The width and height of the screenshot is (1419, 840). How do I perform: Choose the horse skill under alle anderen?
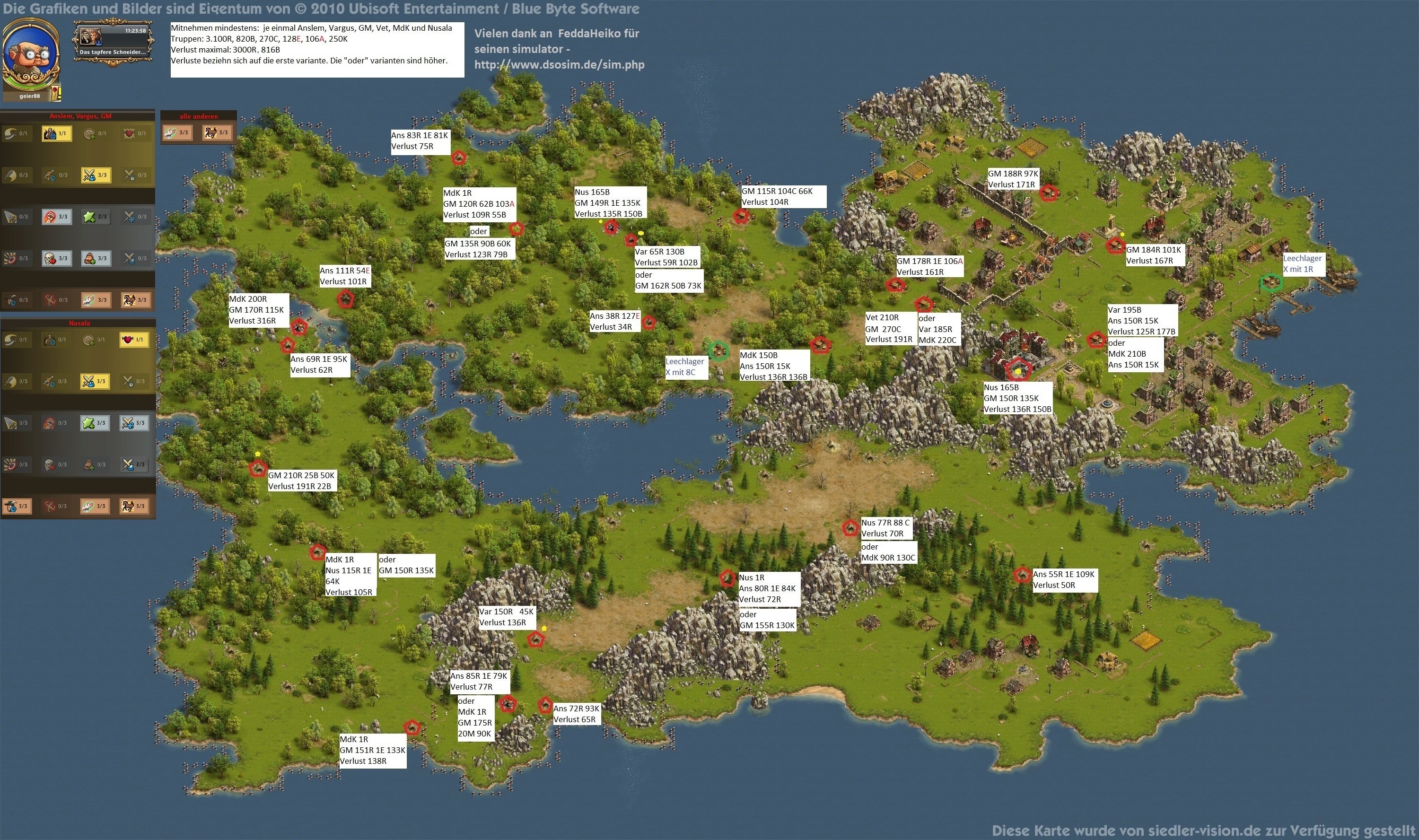point(217,133)
